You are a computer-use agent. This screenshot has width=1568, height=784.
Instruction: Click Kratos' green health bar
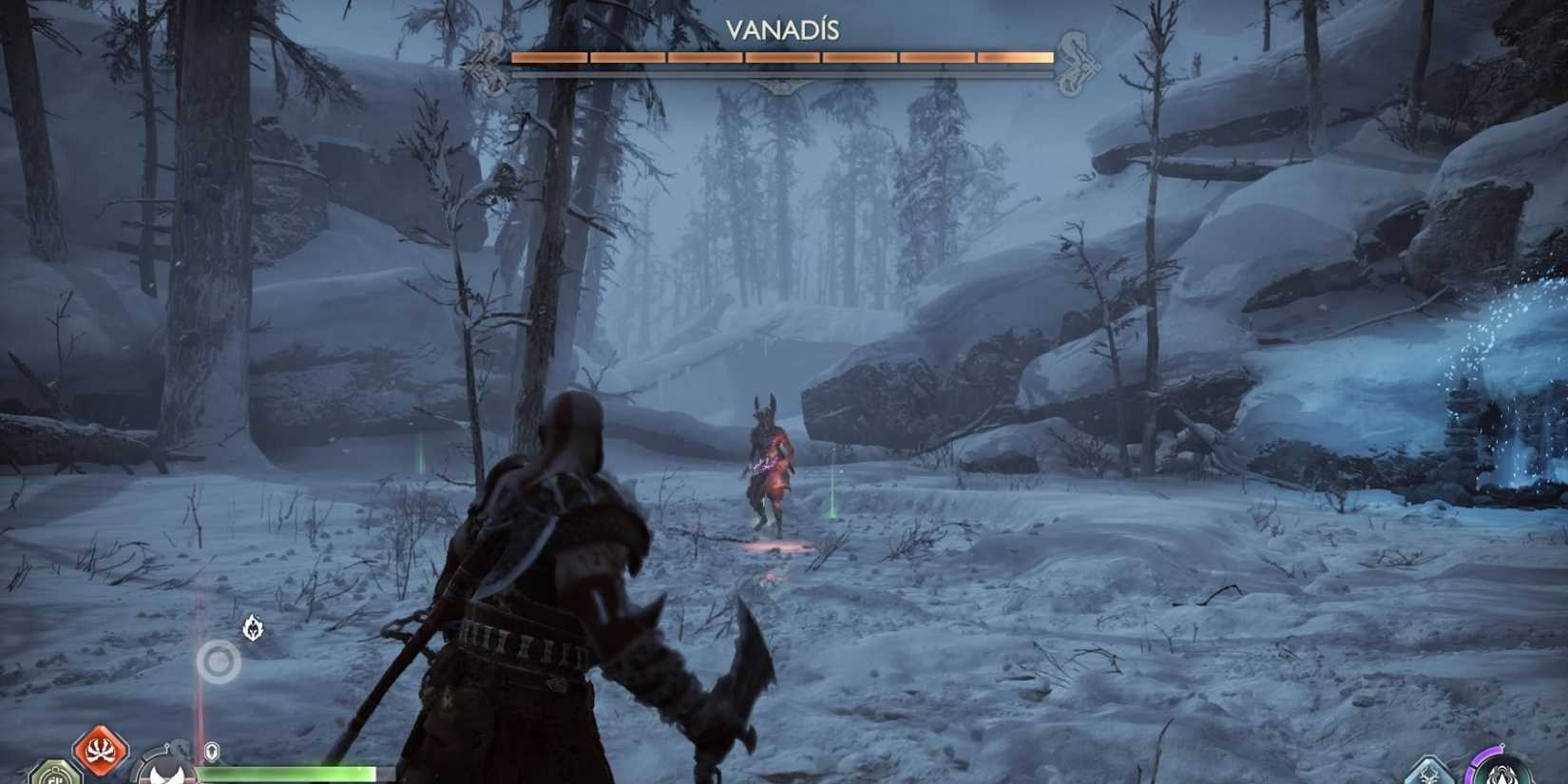pos(285,773)
